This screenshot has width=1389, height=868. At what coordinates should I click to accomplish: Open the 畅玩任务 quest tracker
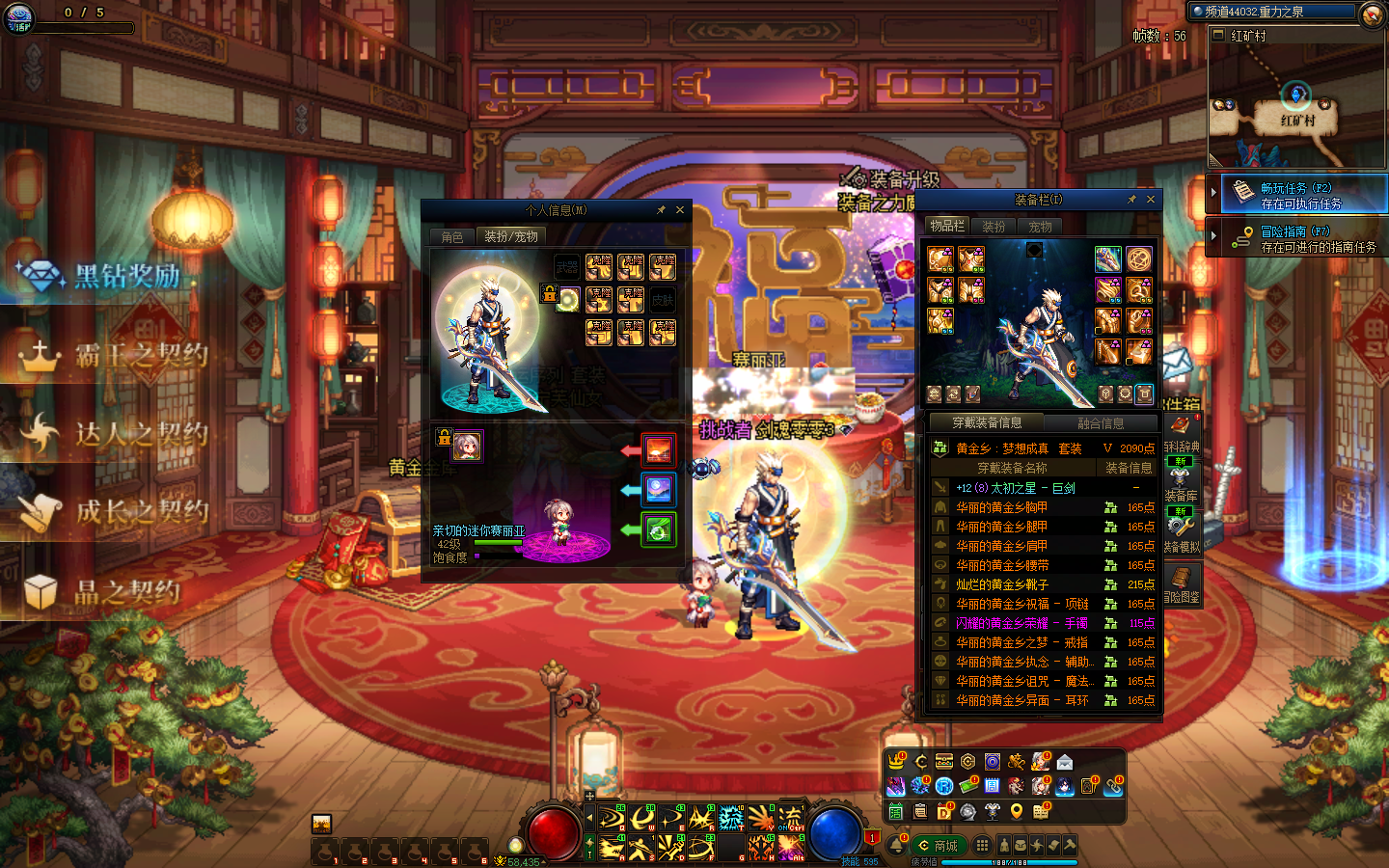coord(1299,195)
